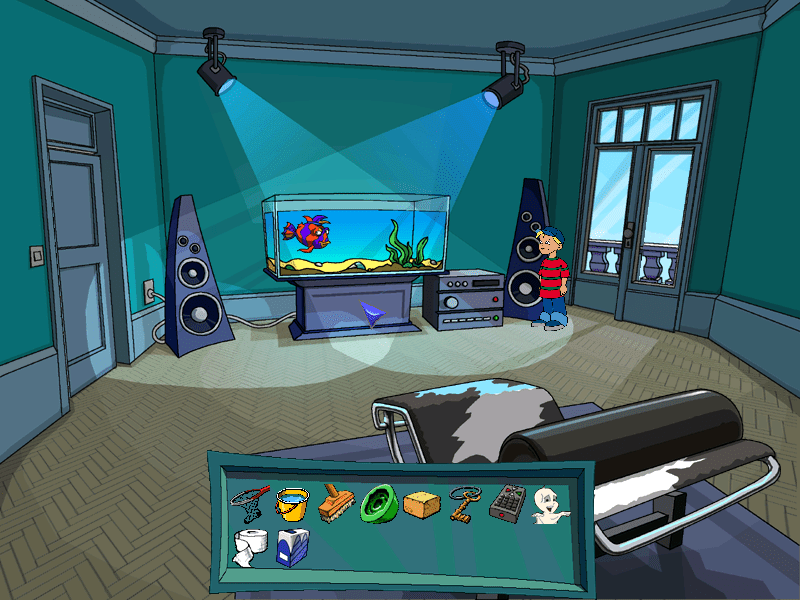The height and width of the screenshot is (600, 800).
Task: Choose the scrub brush item
Action: (336, 502)
